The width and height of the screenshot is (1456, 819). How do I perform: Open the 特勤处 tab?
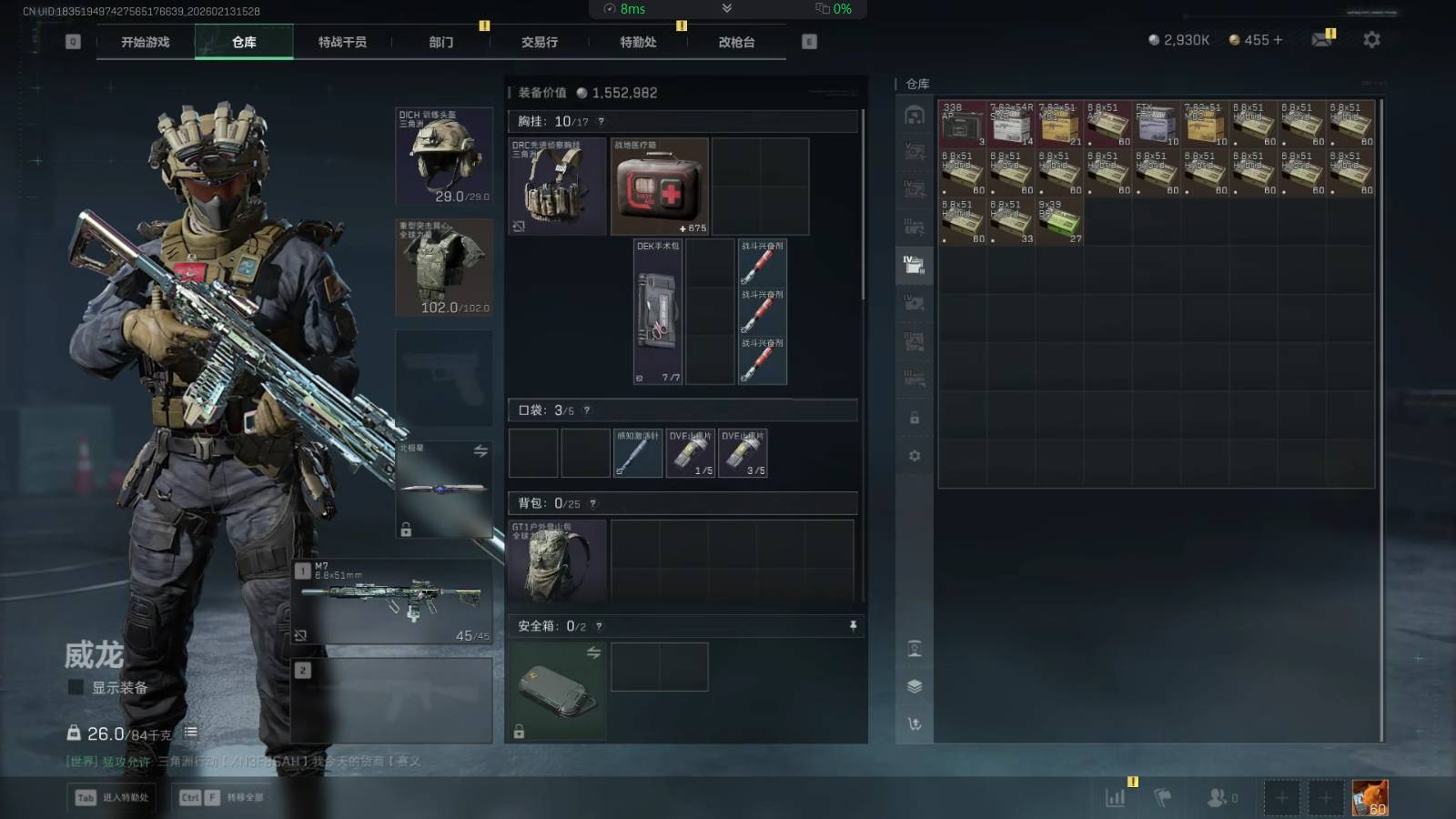click(638, 42)
